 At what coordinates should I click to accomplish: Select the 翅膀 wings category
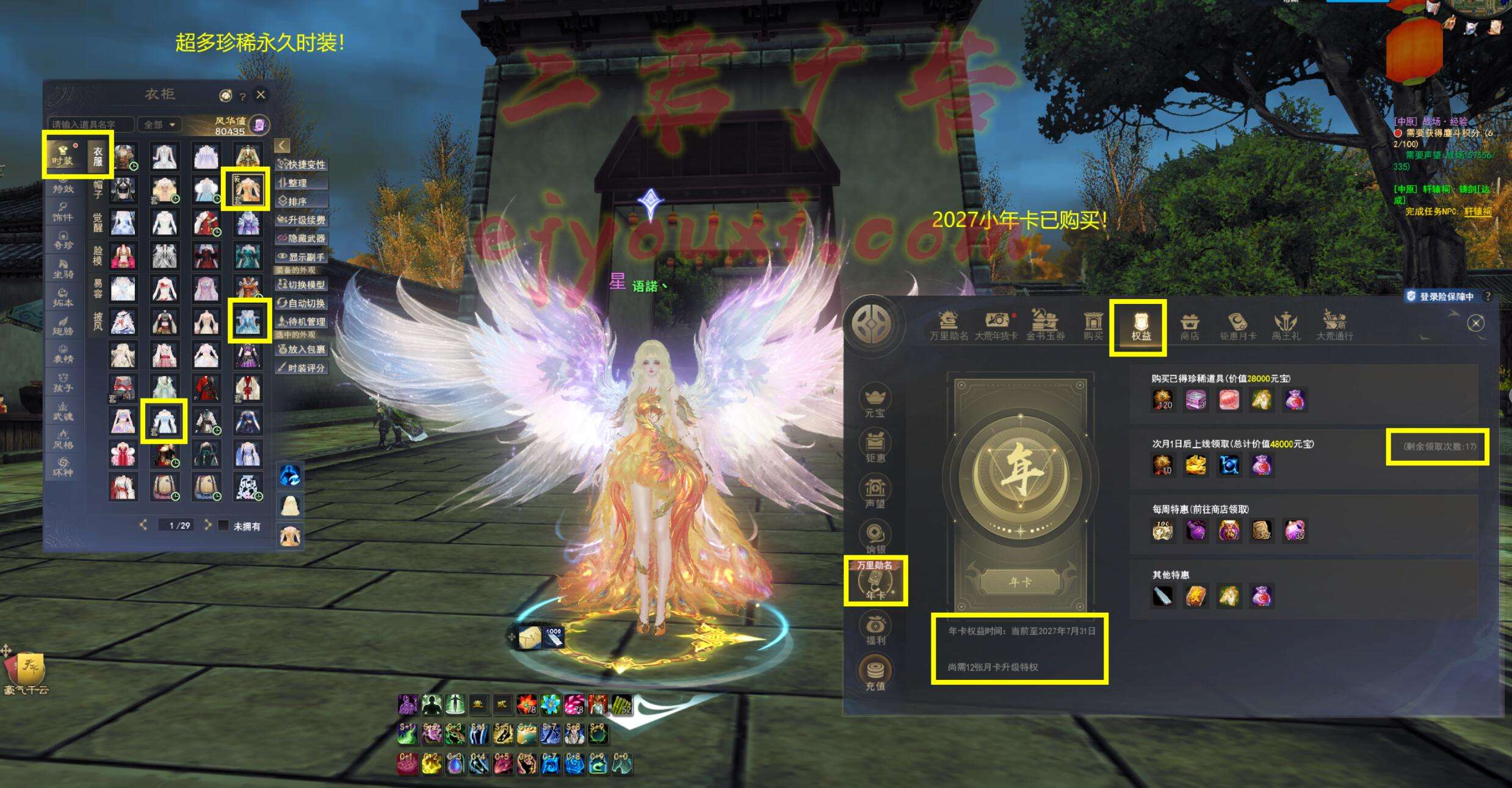point(63,325)
